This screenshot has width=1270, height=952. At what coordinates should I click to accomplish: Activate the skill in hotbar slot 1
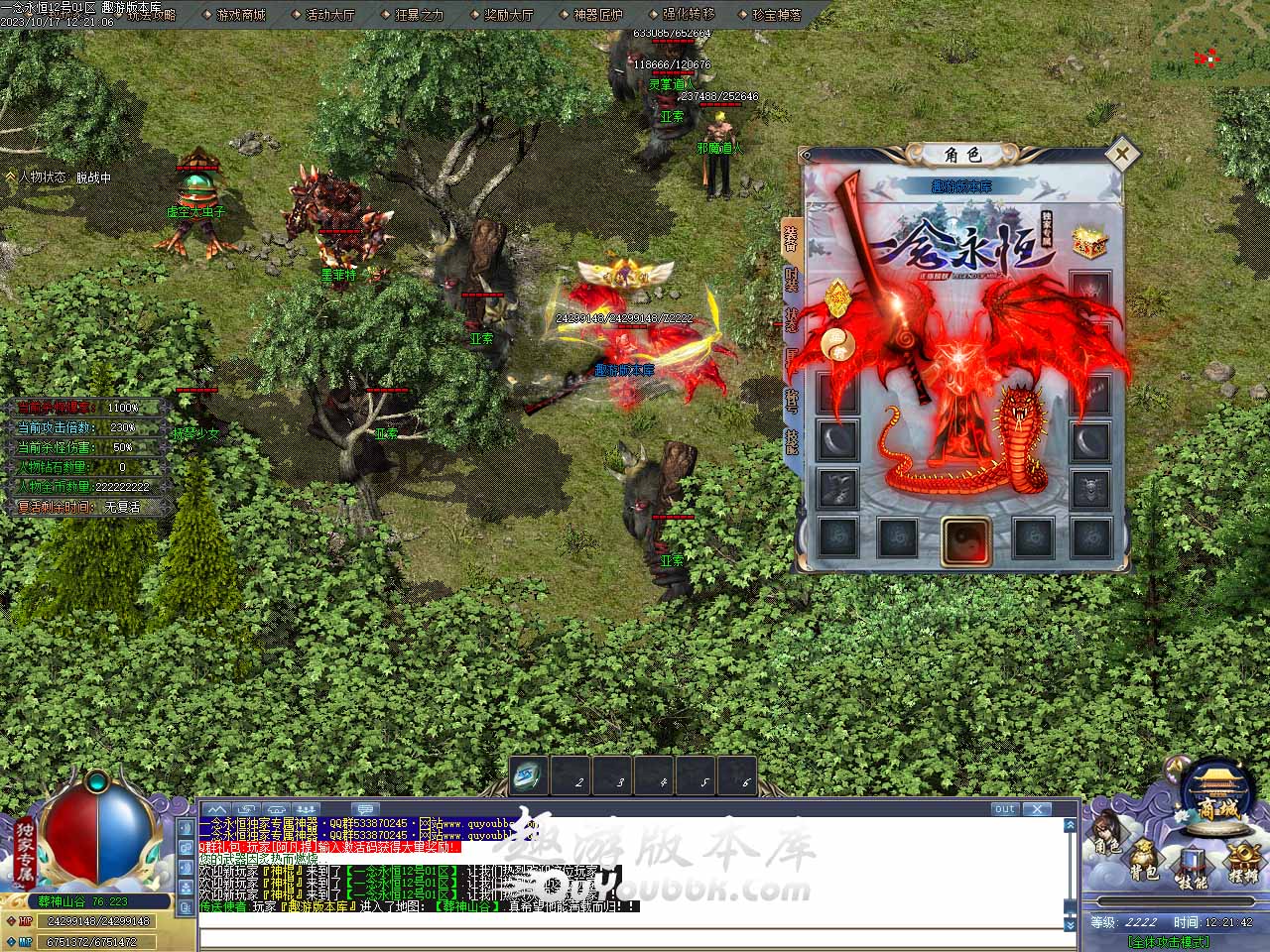[x=529, y=775]
